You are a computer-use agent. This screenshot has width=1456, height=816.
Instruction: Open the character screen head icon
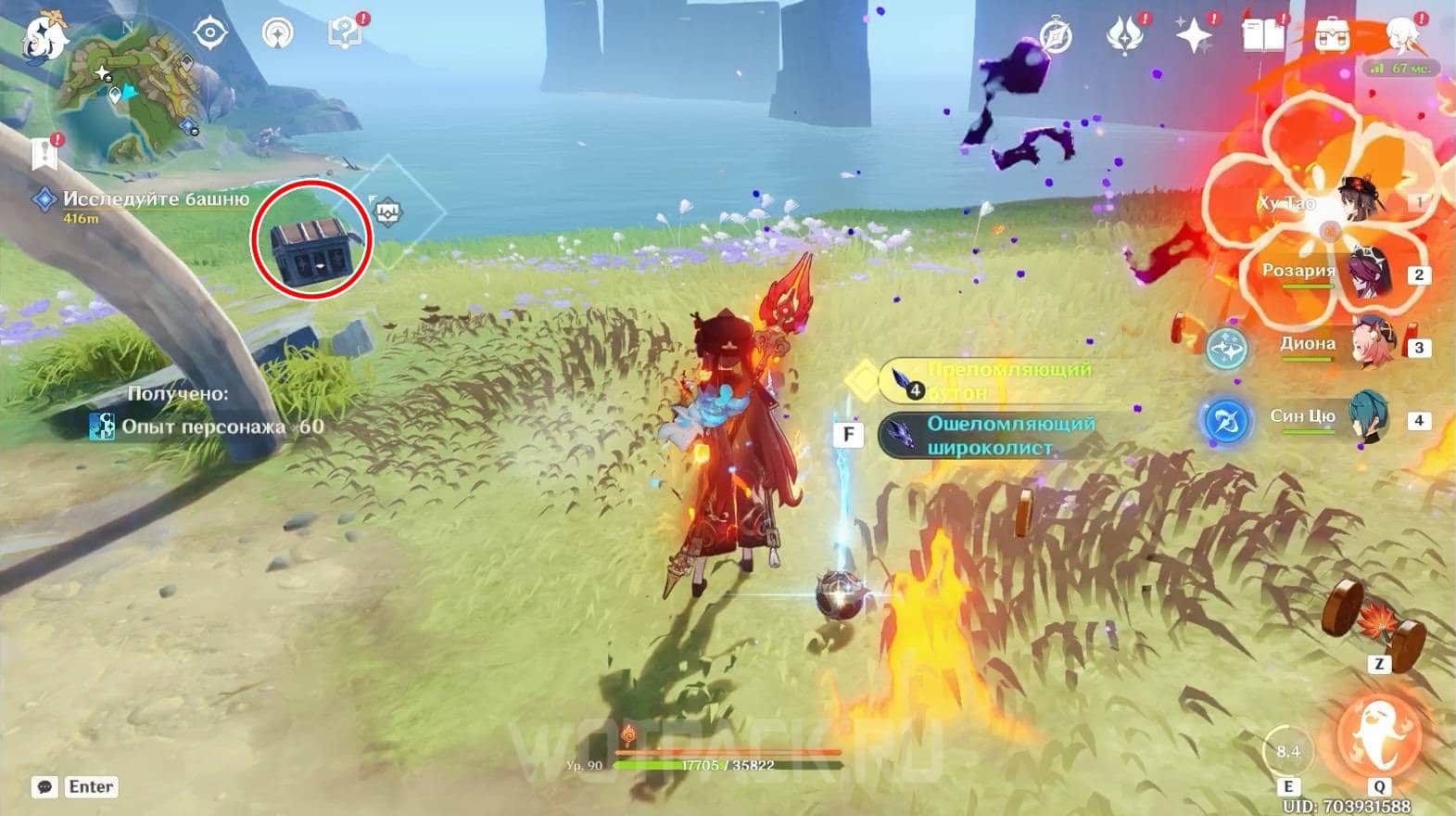[x=1400, y=35]
